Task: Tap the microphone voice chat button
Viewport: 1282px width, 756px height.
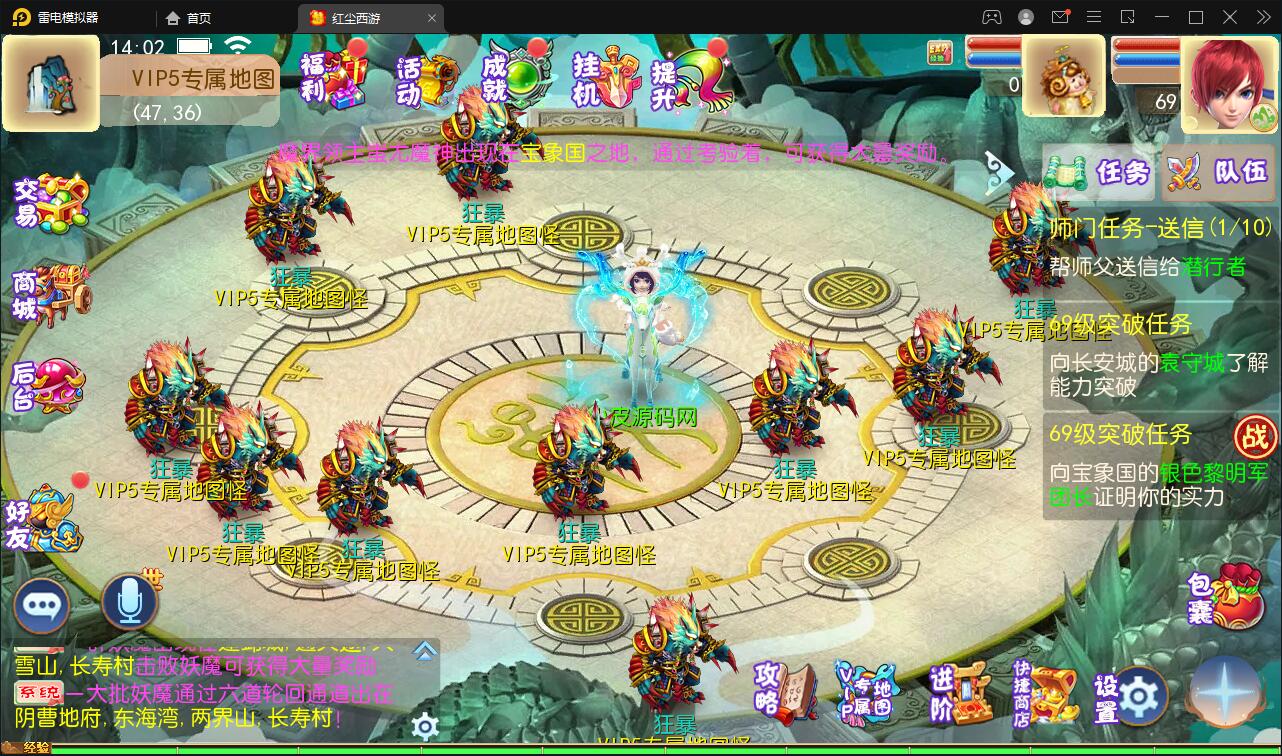Action: coord(130,602)
